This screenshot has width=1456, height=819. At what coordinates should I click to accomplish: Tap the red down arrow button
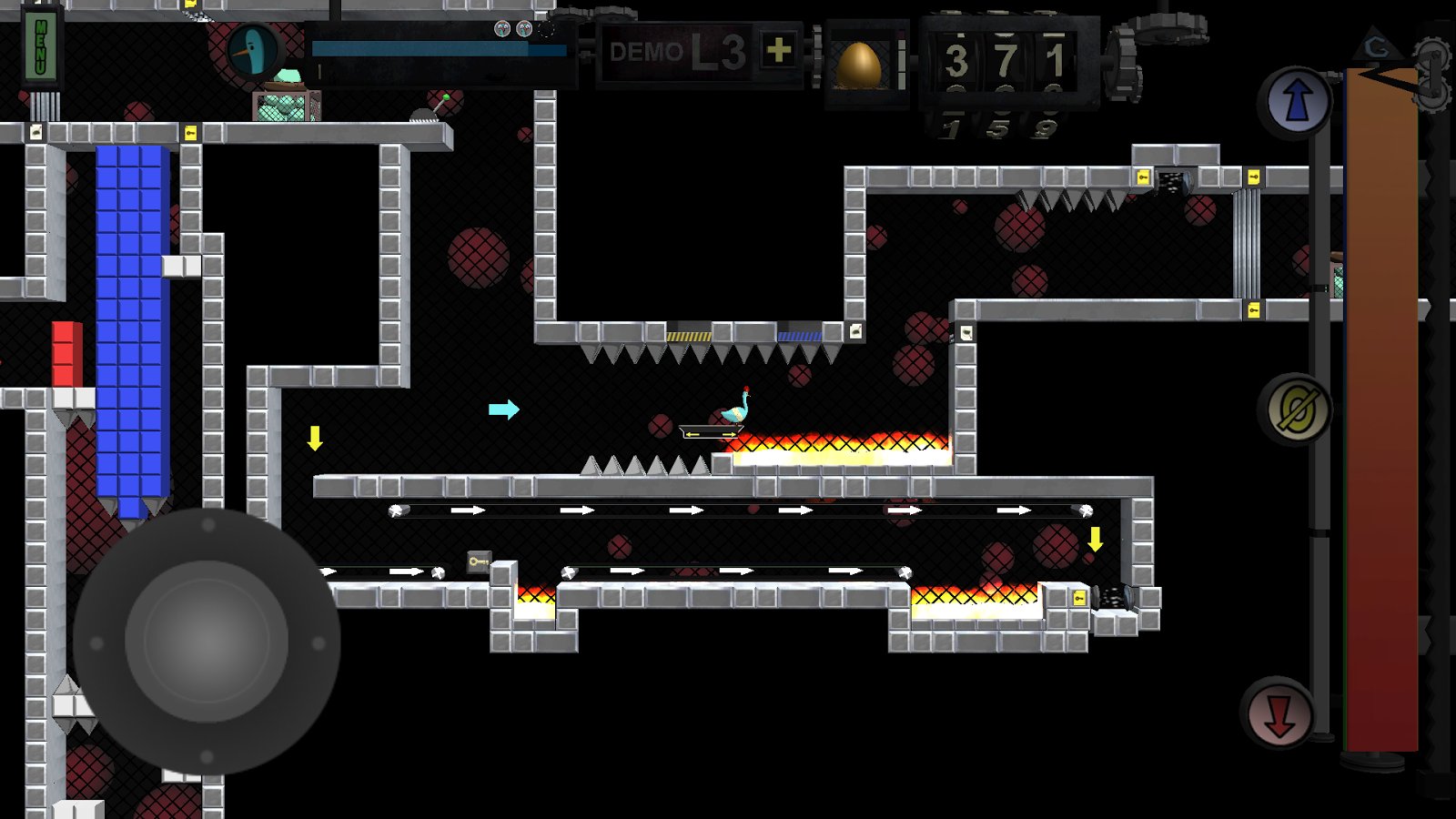[x=1279, y=716]
